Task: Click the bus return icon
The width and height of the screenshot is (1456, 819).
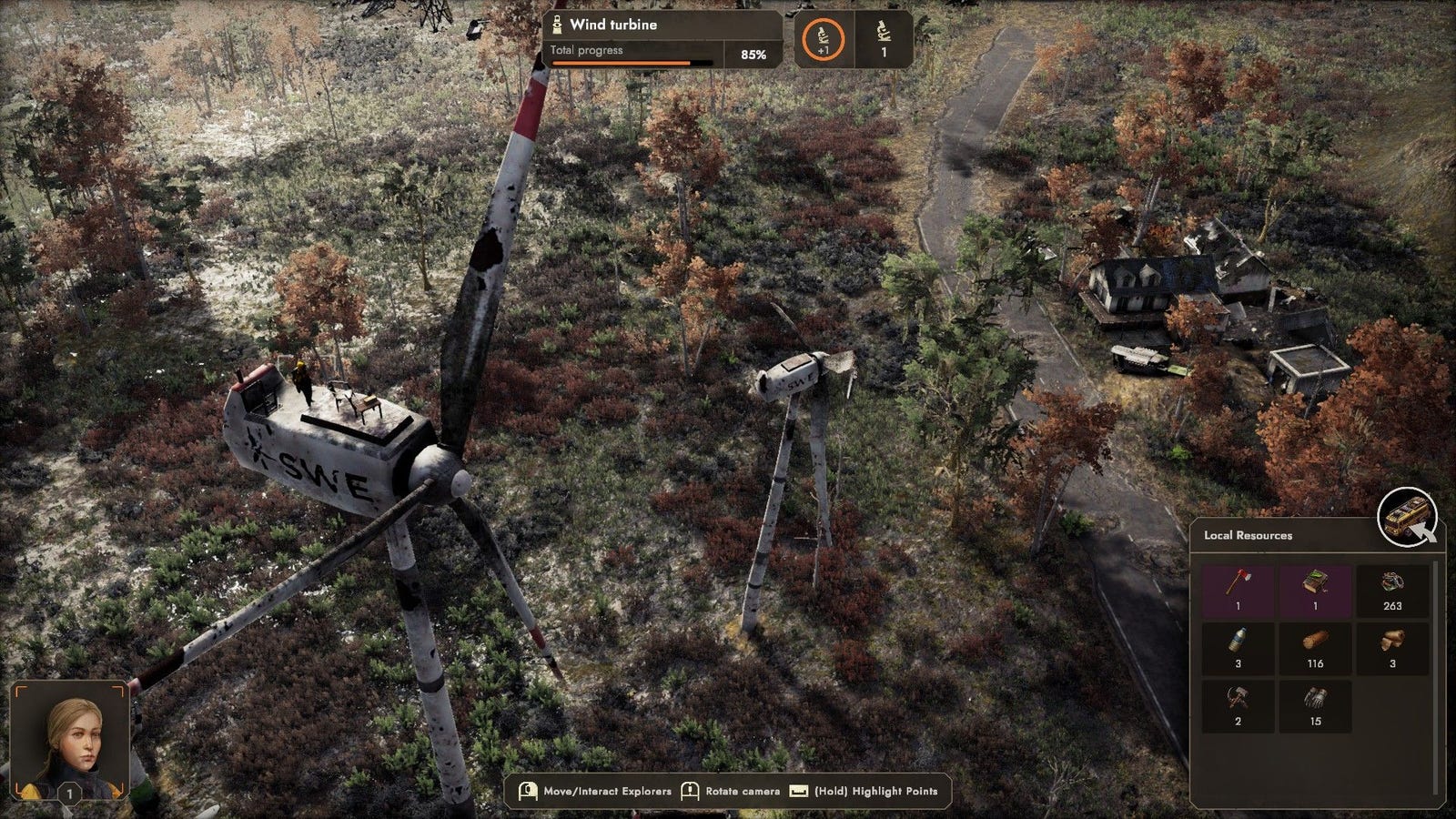Action: click(x=1406, y=518)
